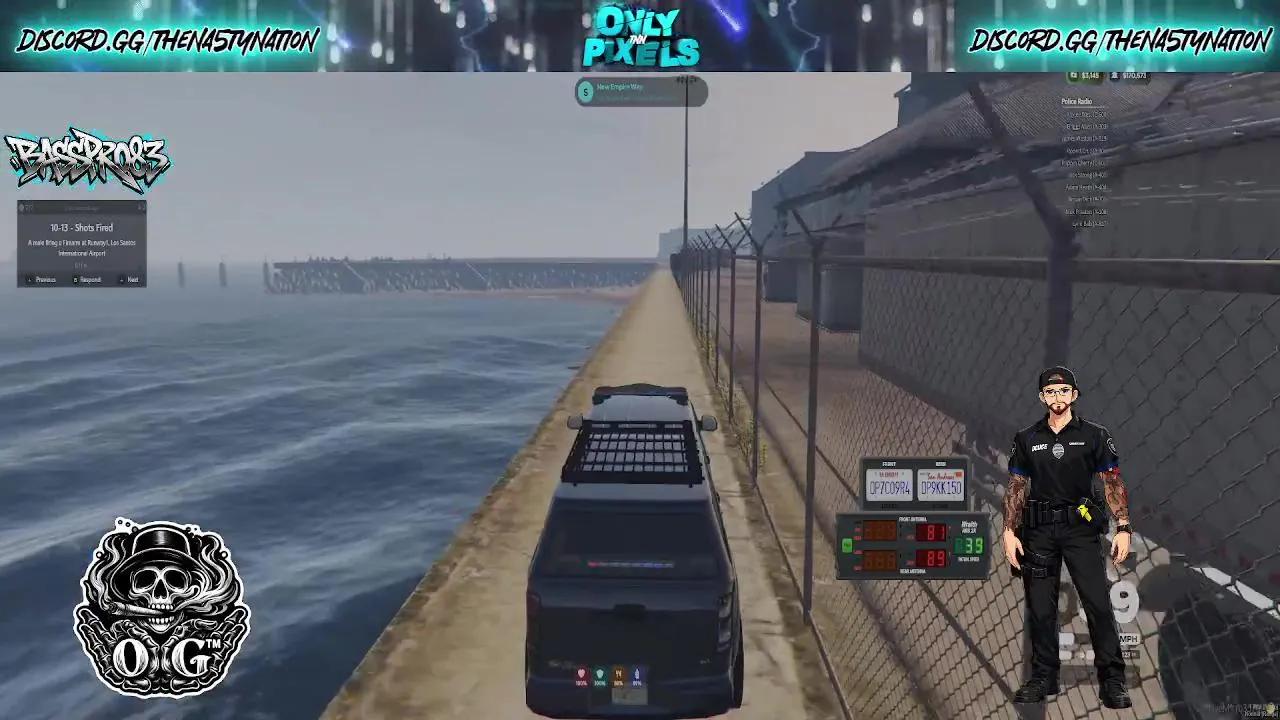Click the microphone icon on the dispatch alert
The height and width of the screenshot is (720, 1280).
pos(142,207)
